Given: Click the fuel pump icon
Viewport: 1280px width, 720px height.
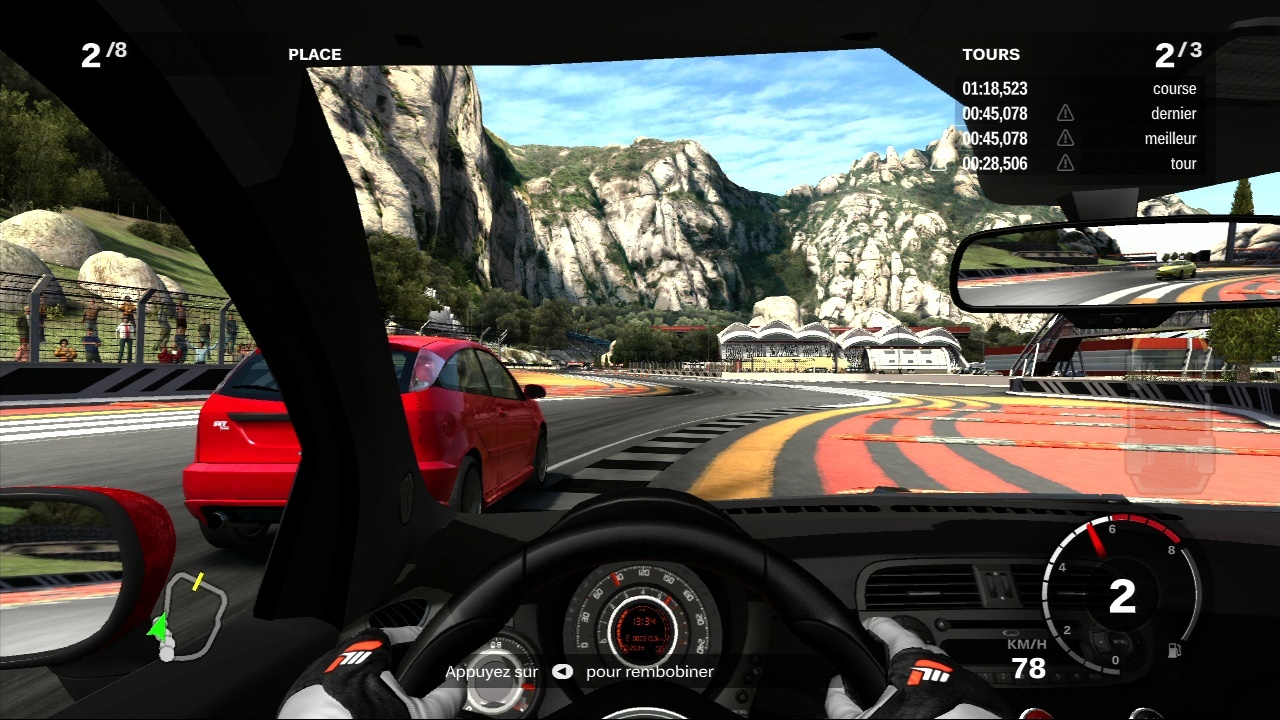Looking at the screenshot, I should point(1174,649).
